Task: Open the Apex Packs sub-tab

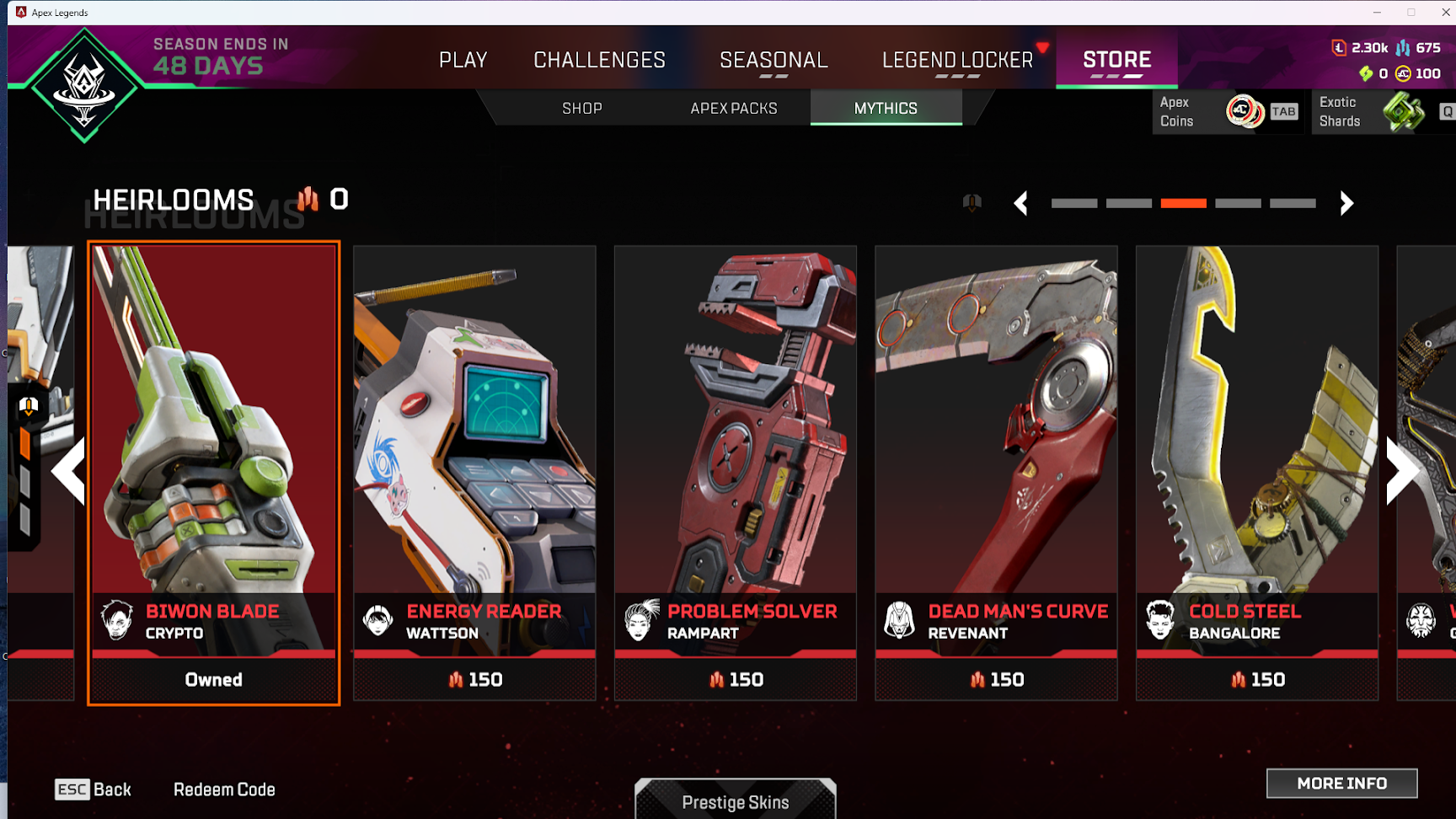Action: pos(734,109)
